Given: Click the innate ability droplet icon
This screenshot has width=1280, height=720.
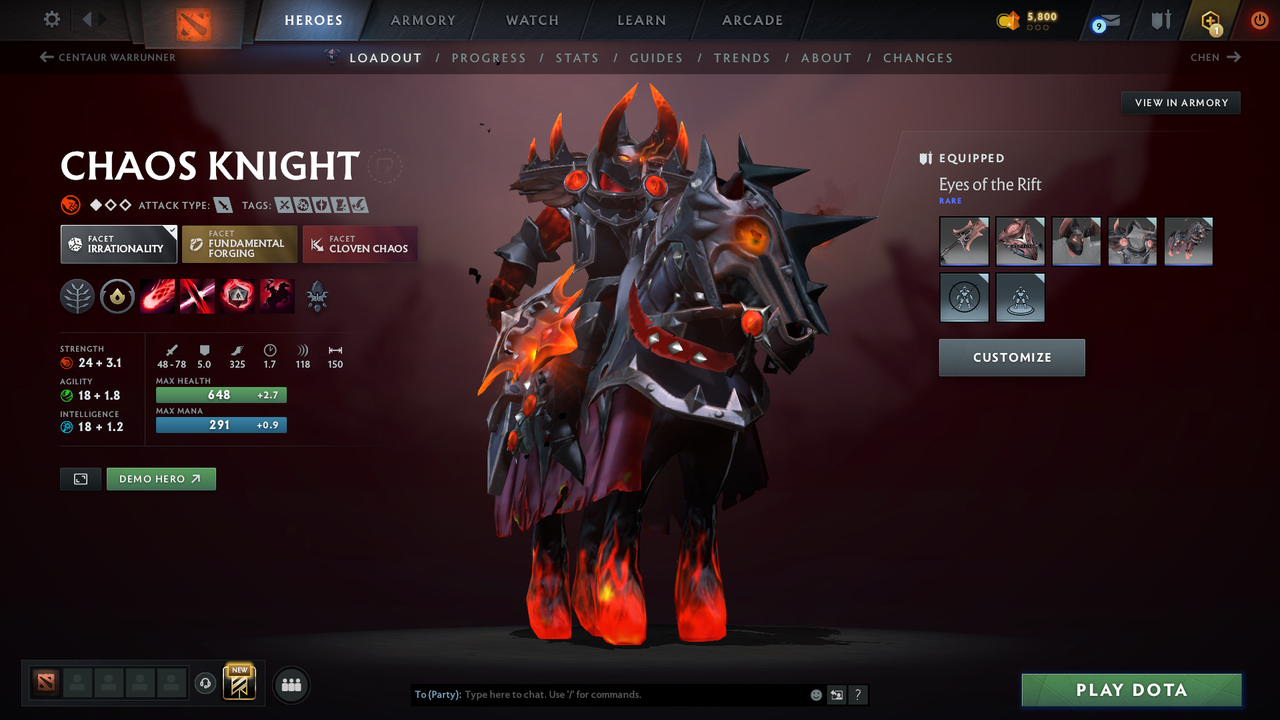Looking at the screenshot, I should click(117, 296).
